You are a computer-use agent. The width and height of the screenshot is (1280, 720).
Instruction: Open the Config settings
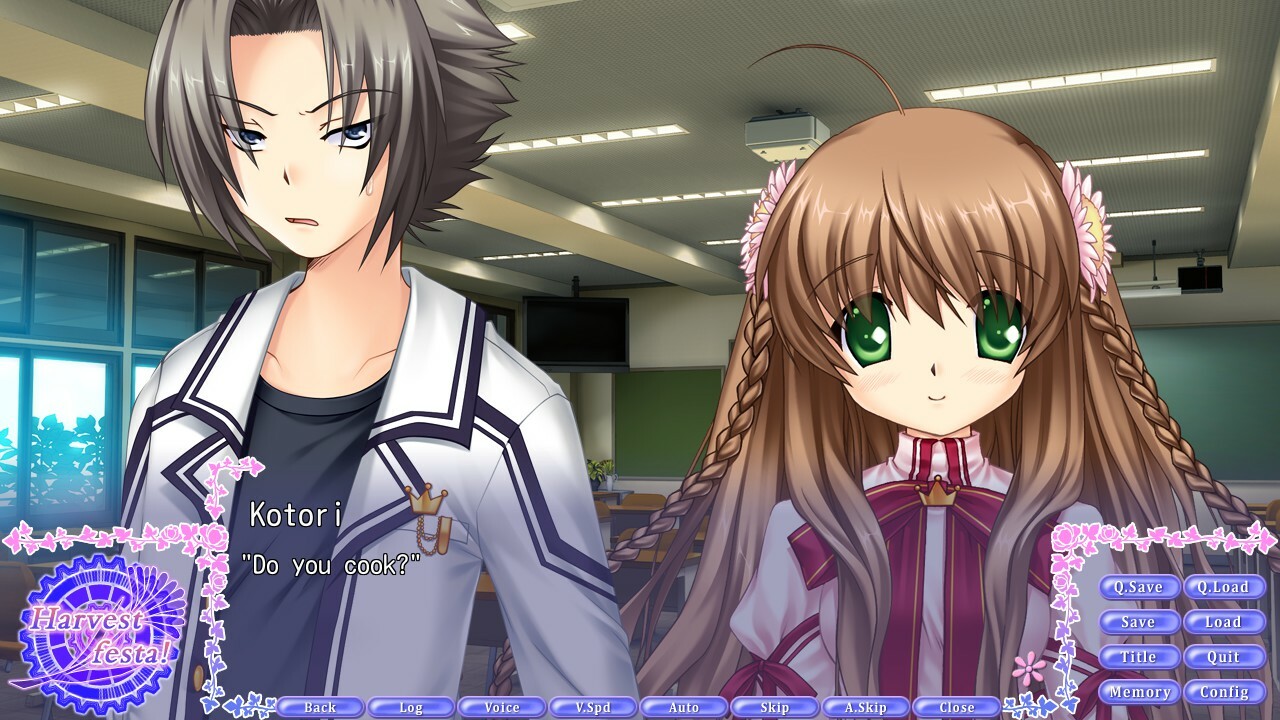tap(1226, 691)
